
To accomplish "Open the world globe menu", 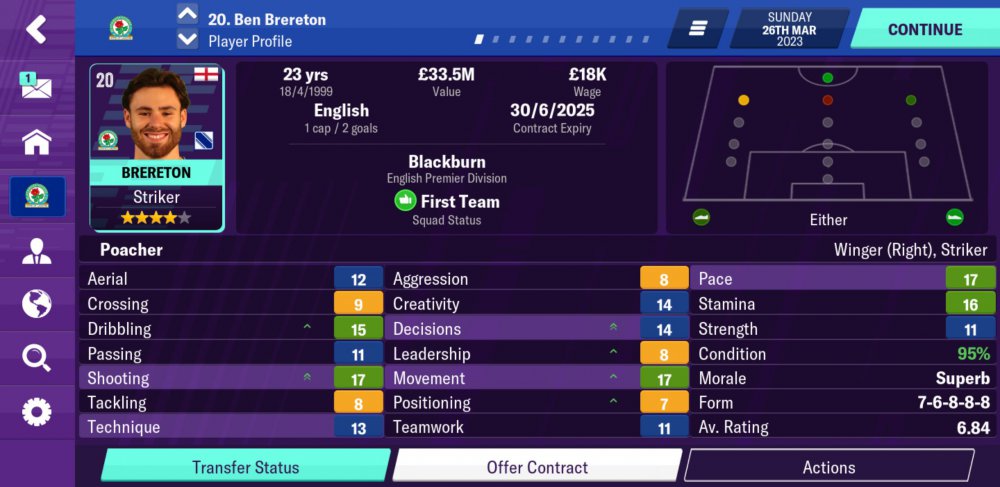I will tap(36, 303).
